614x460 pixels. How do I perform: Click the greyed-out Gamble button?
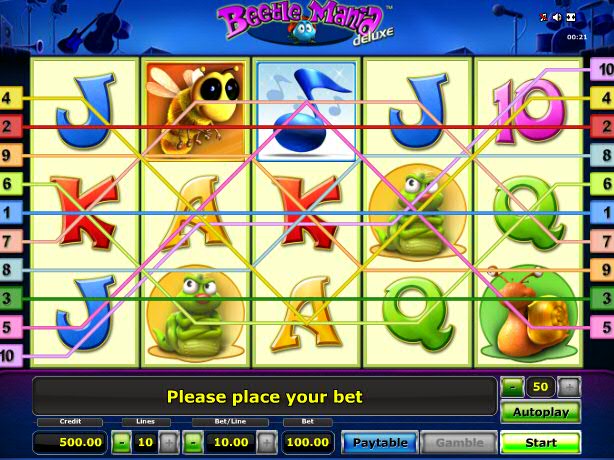pyautogui.click(x=458, y=441)
